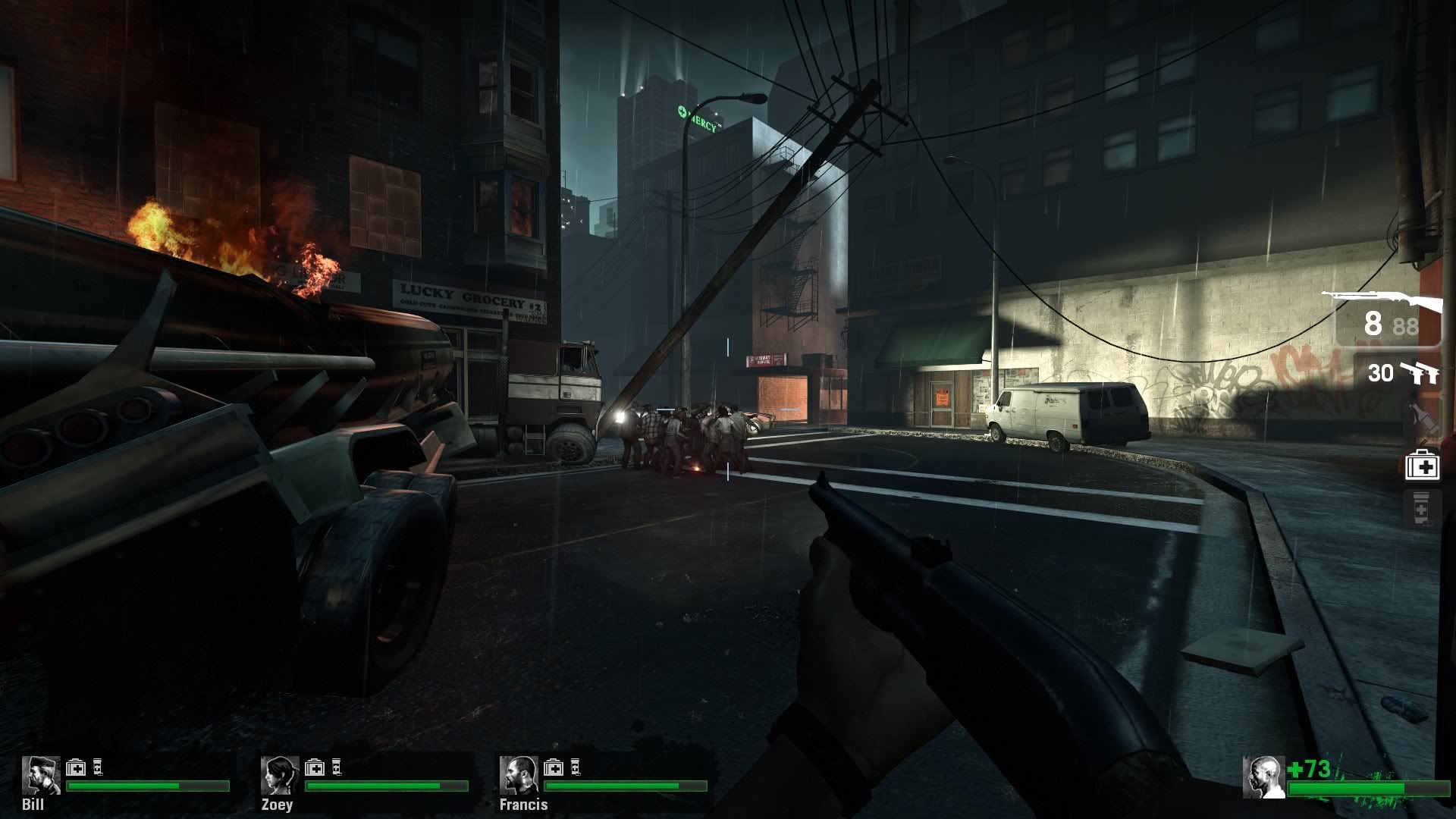Click the pills icon beside Zoey's portrait

(x=336, y=767)
